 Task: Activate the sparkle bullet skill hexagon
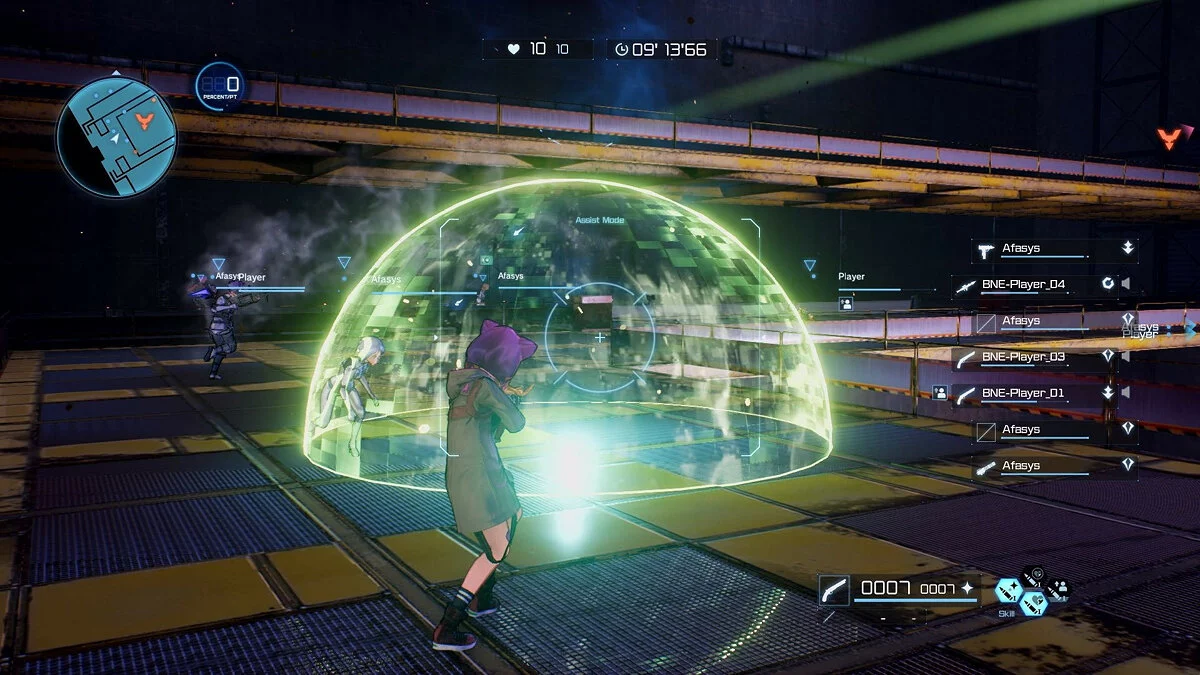point(1008,590)
